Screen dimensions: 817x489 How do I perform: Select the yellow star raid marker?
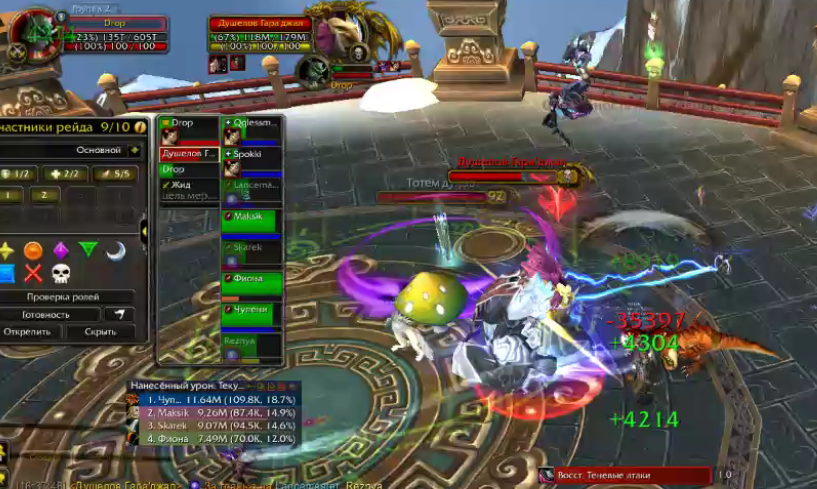tap(6, 250)
